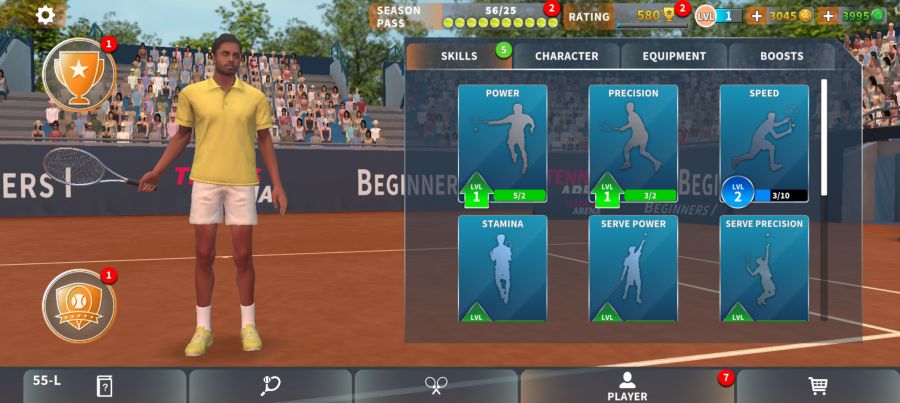Image resolution: width=900 pixels, height=403 pixels.
Task: Open the card icon in bottom bar
Action: (x=104, y=386)
